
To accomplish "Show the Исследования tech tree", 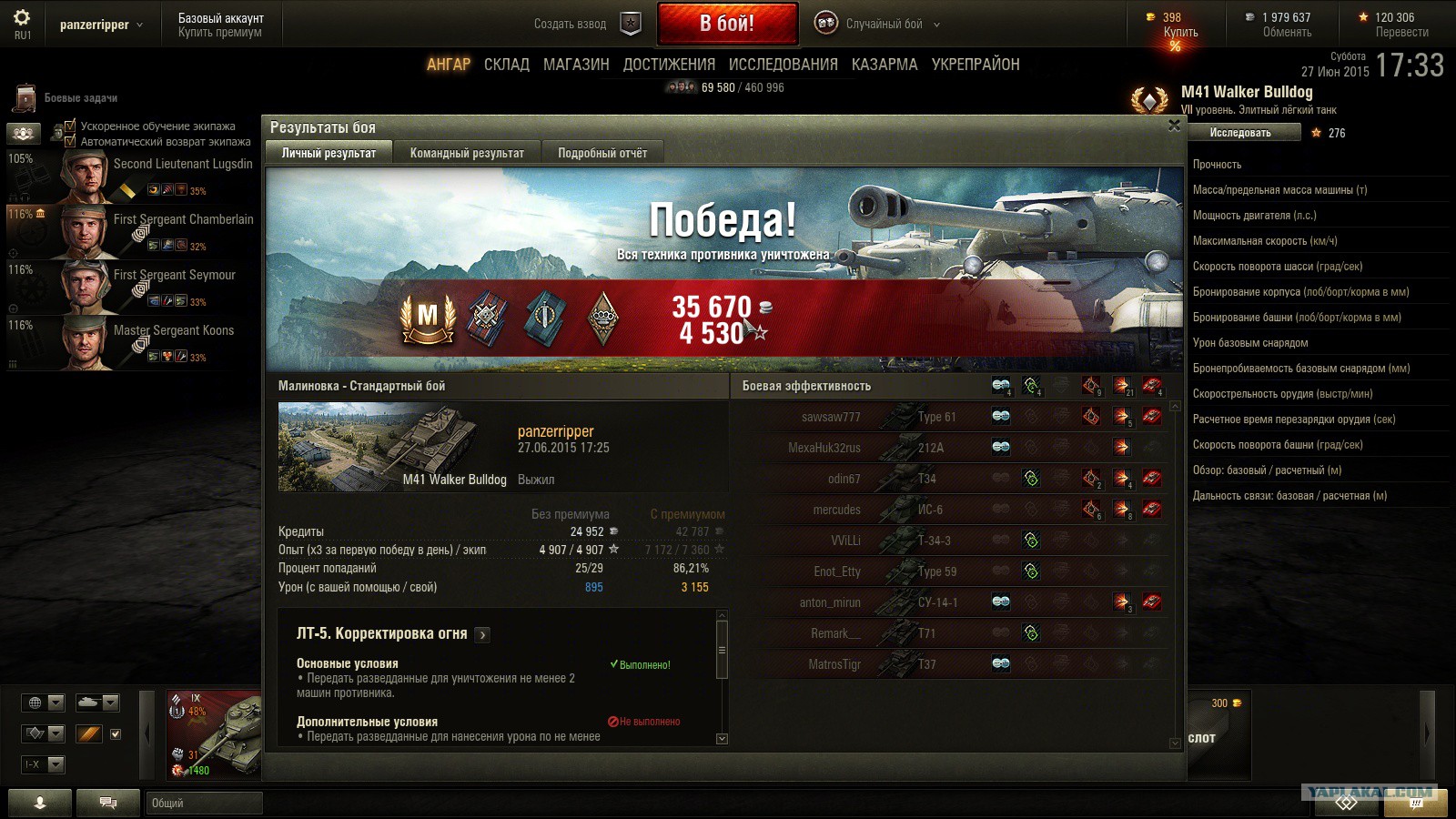I will (783, 65).
